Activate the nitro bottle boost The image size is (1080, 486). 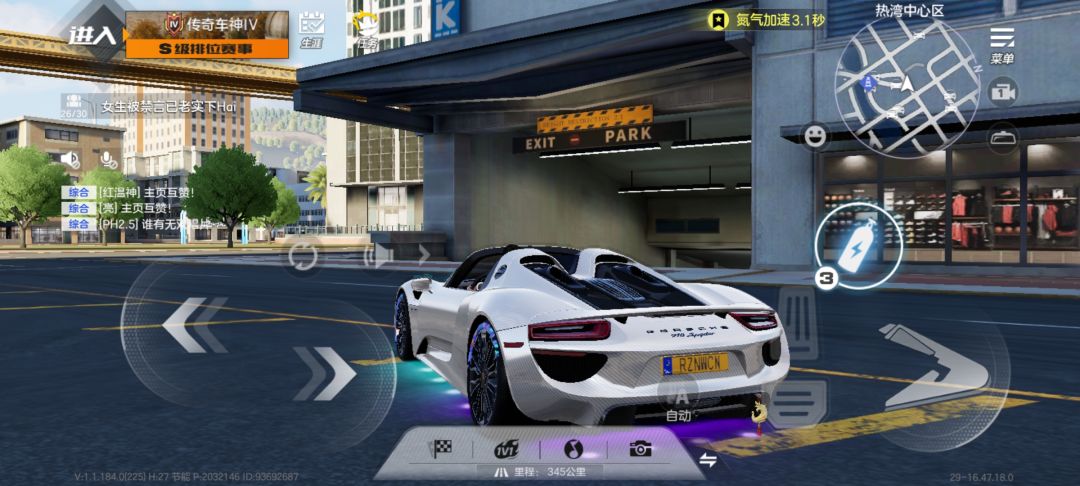coord(857,245)
